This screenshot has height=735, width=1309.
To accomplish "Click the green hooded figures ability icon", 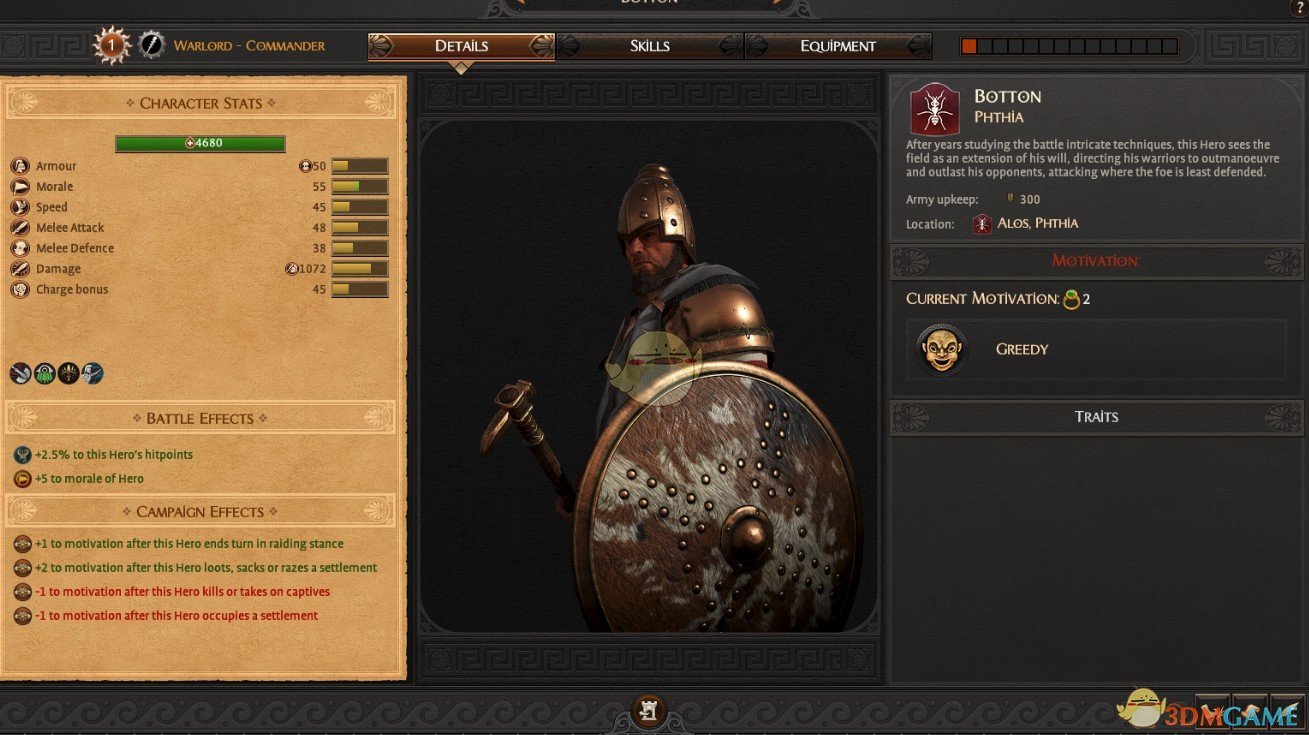I will pos(45,374).
